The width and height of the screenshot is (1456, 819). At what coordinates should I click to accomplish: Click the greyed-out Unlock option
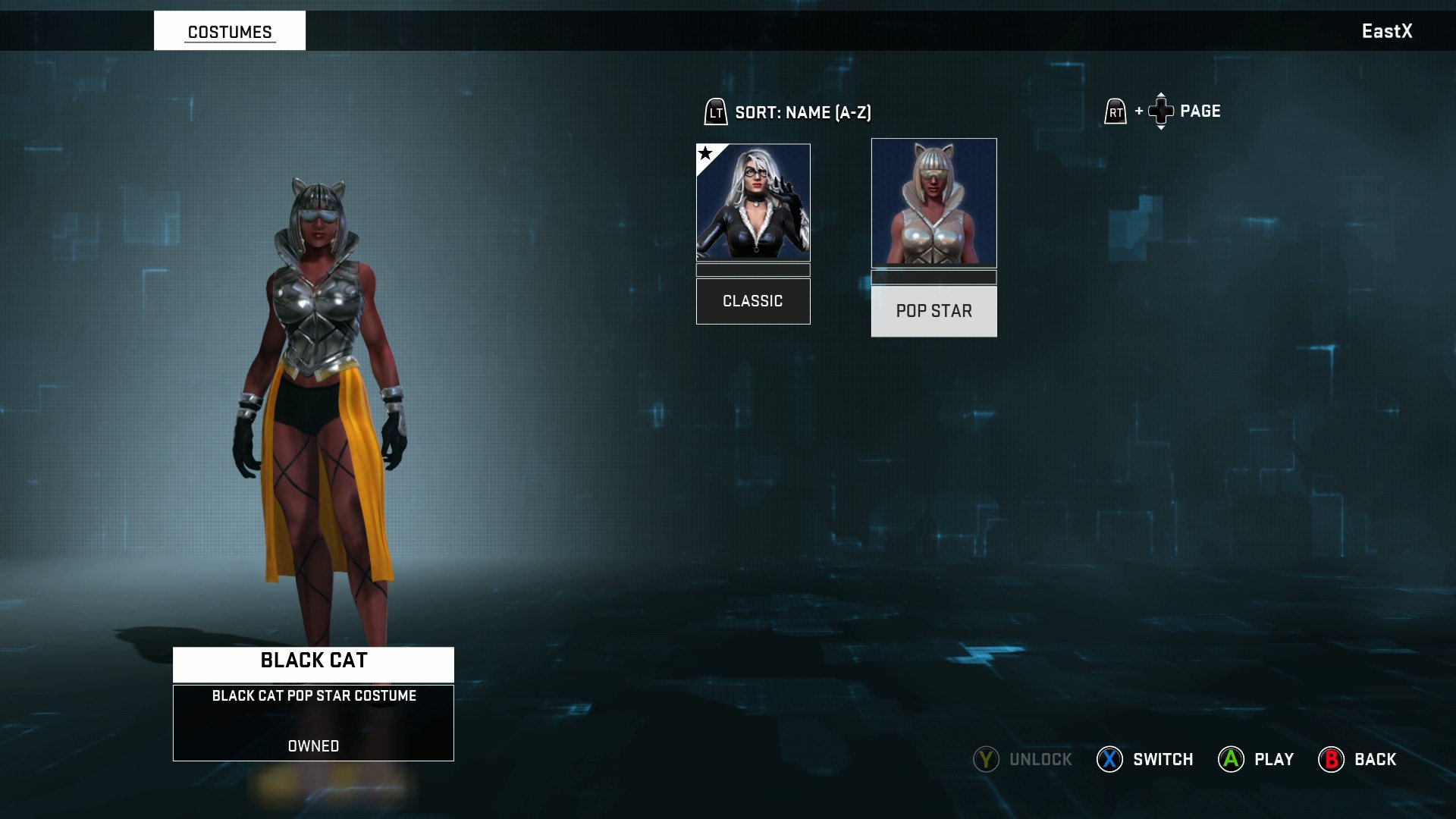pyautogui.click(x=1023, y=759)
